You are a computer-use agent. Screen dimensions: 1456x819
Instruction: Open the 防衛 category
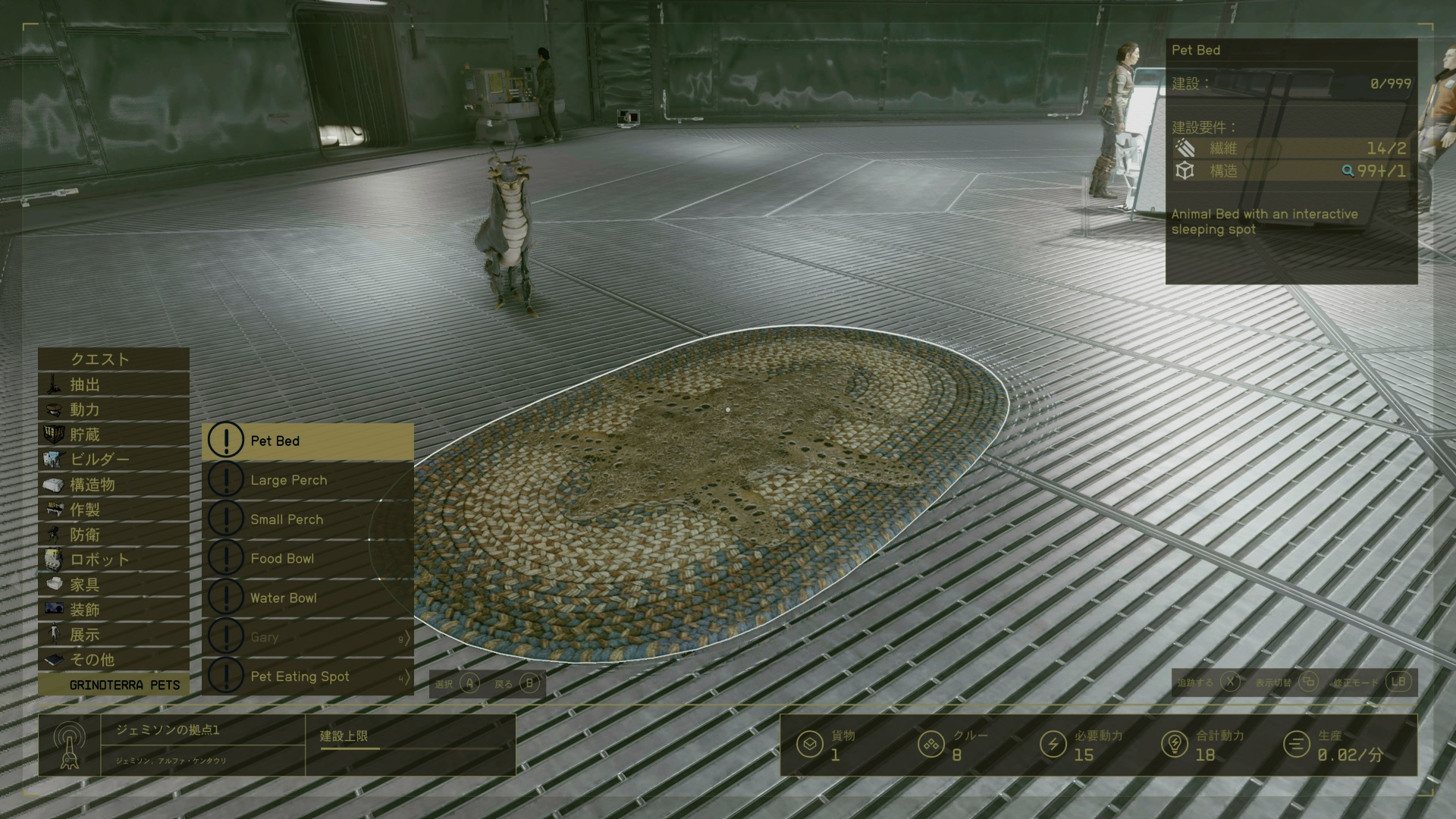114,535
